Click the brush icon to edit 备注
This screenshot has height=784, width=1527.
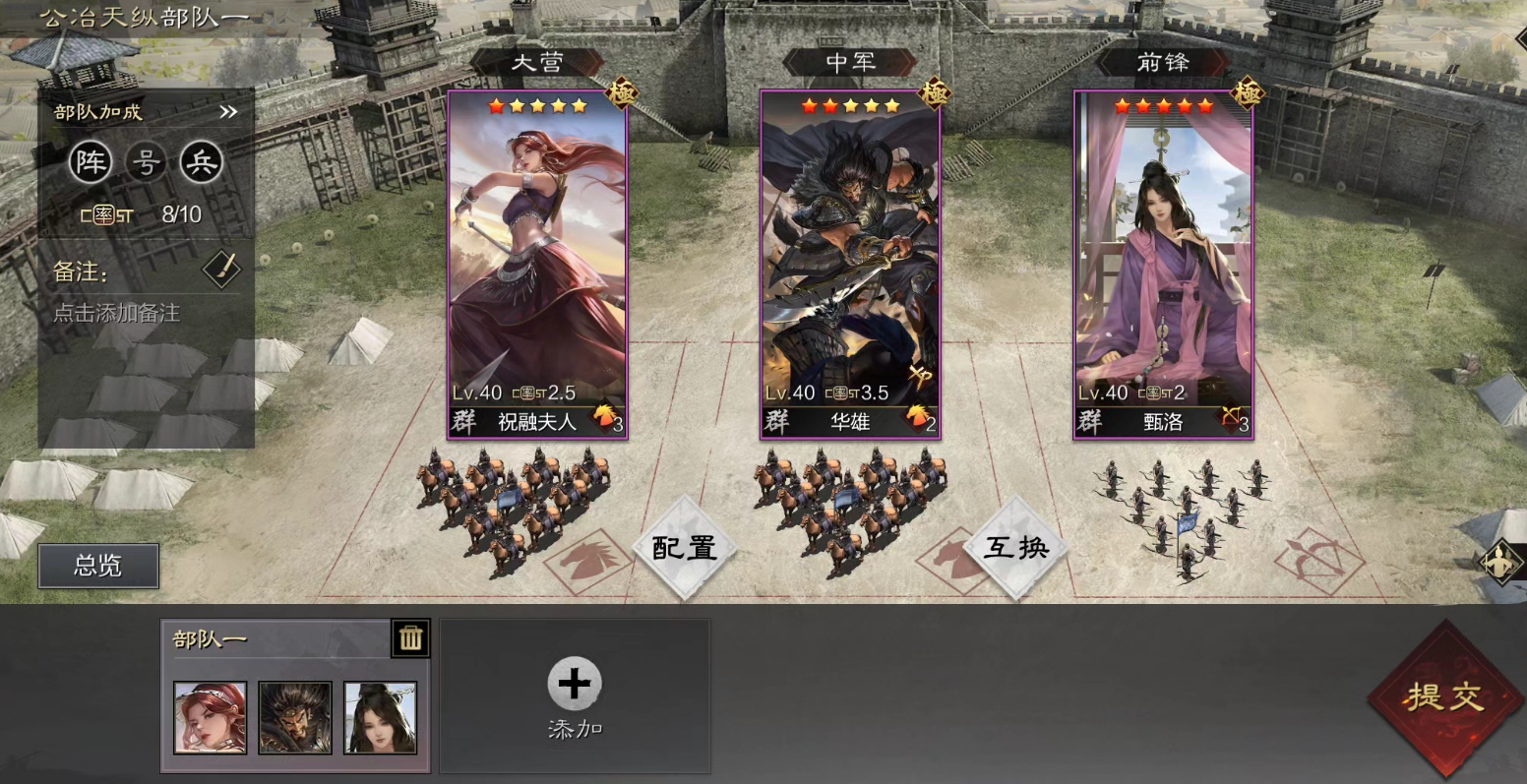[x=220, y=267]
